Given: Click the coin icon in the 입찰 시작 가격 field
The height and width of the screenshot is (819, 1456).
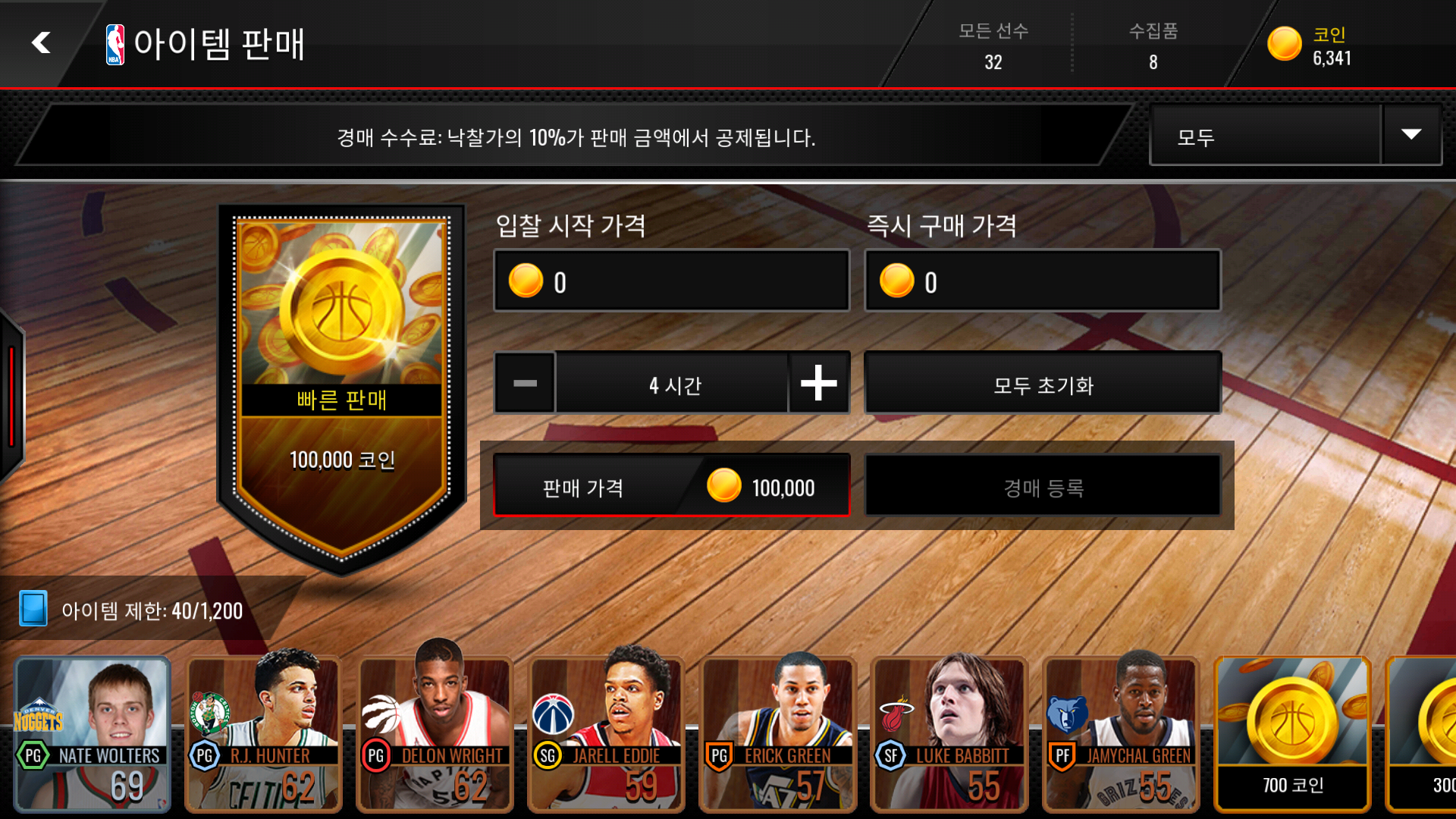Looking at the screenshot, I should [x=526, y=281].
